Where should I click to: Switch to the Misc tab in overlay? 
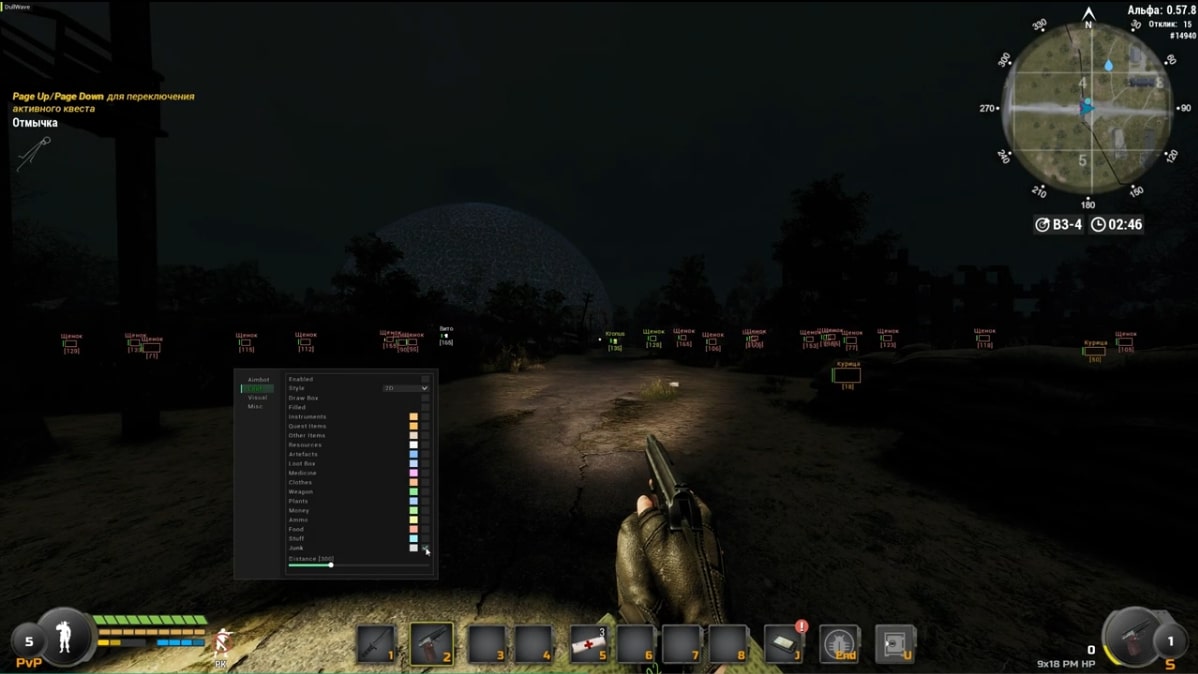(x=255, y=407)
